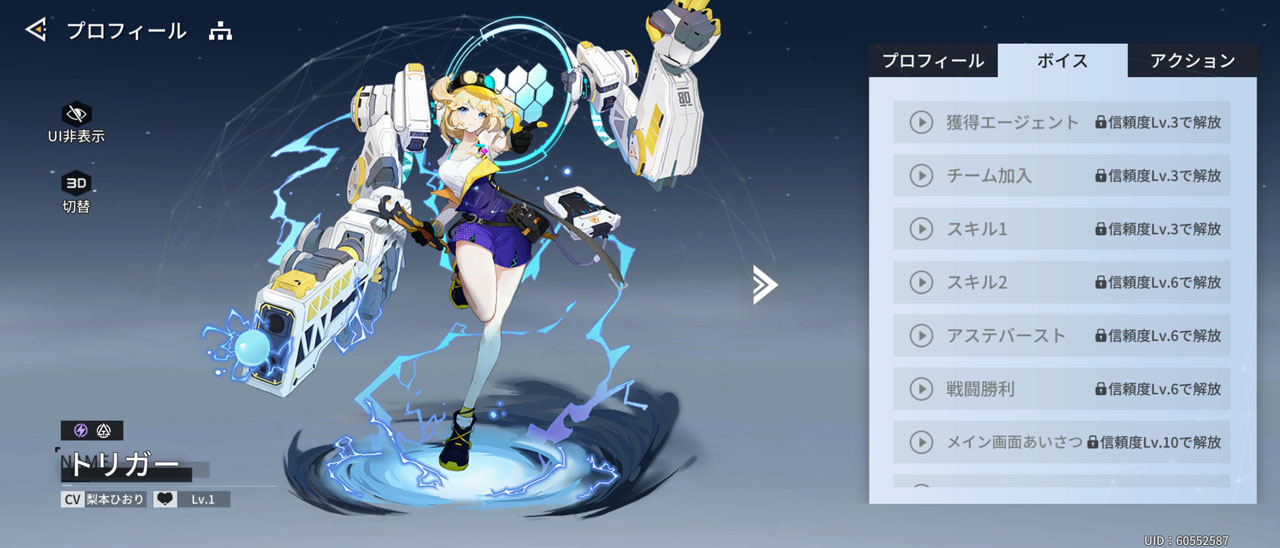Select the ボイス tab
1280x548 pixels.
click(x=1062, y=61)
